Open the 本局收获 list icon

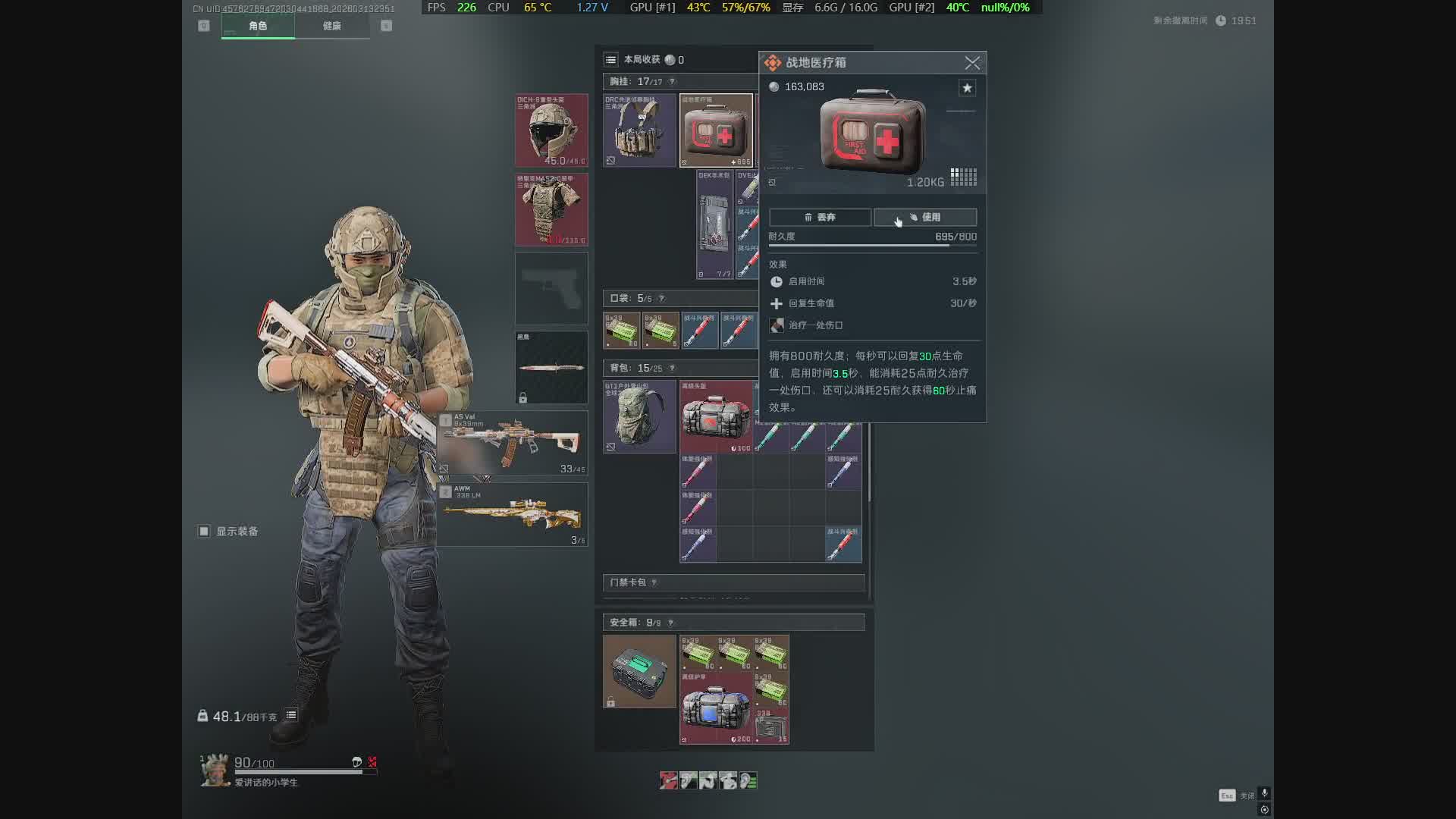pos(610,60)
